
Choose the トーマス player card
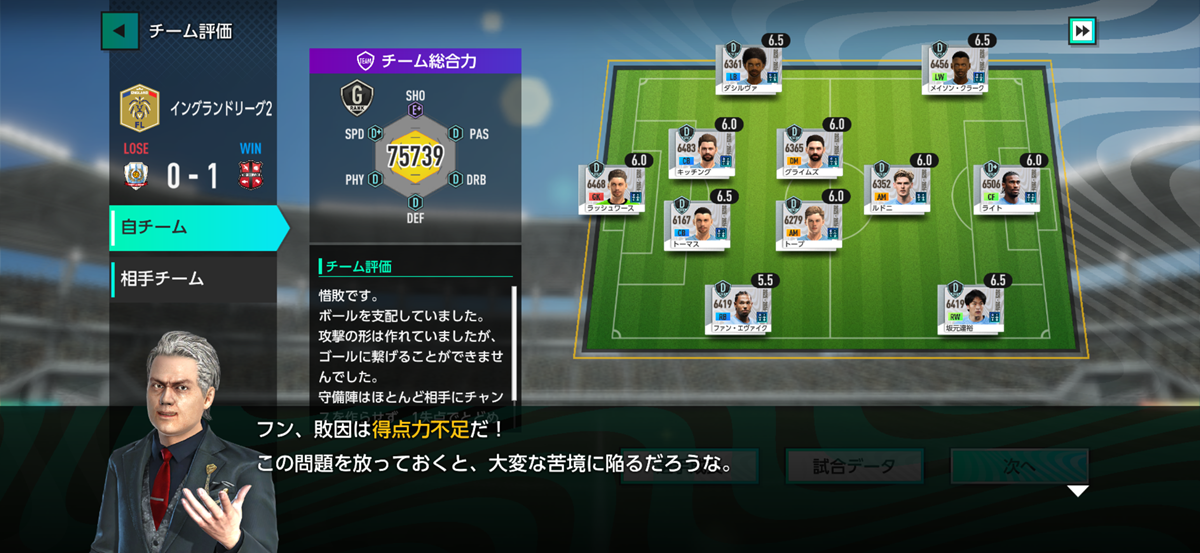pos(698,225)
